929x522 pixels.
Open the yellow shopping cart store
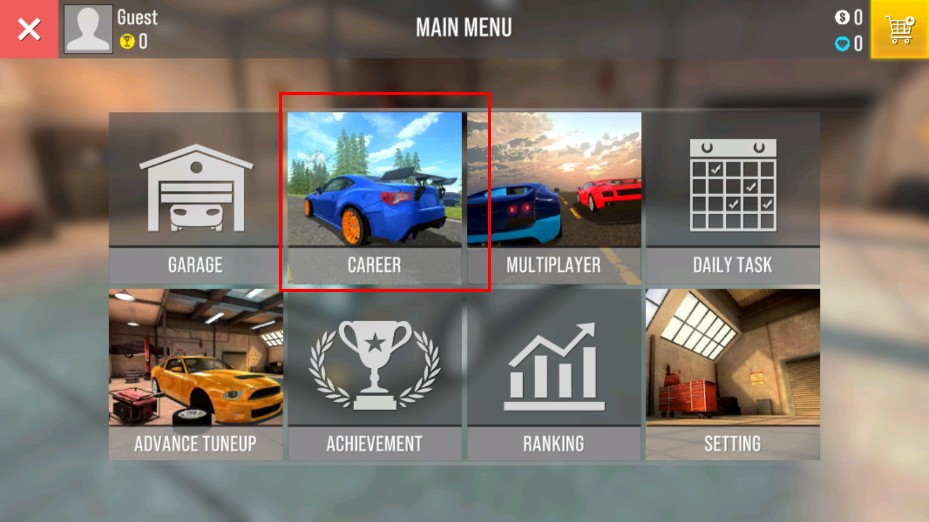tap(899, 29)
